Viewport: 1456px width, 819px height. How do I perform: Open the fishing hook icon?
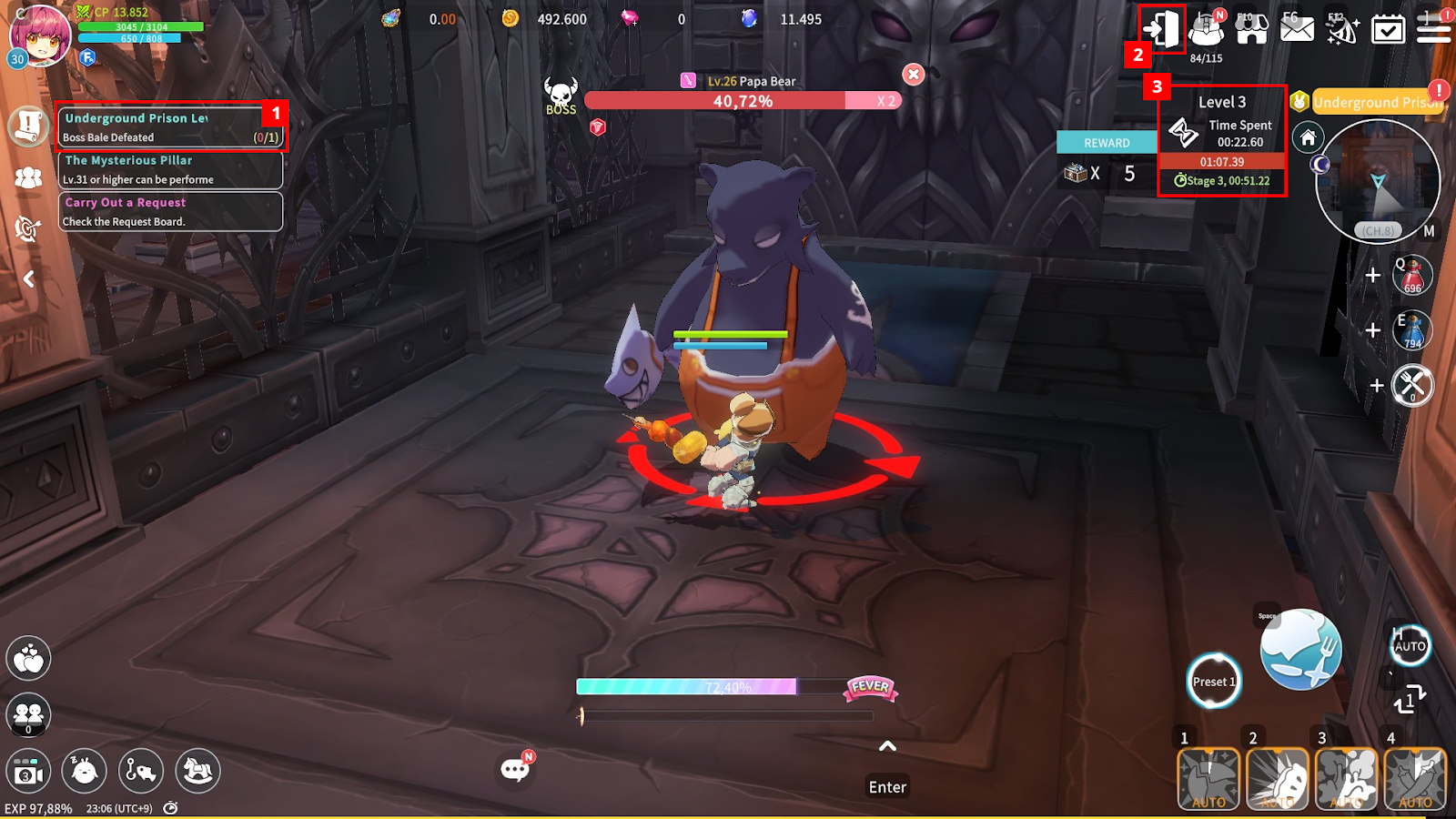(140, 772)
